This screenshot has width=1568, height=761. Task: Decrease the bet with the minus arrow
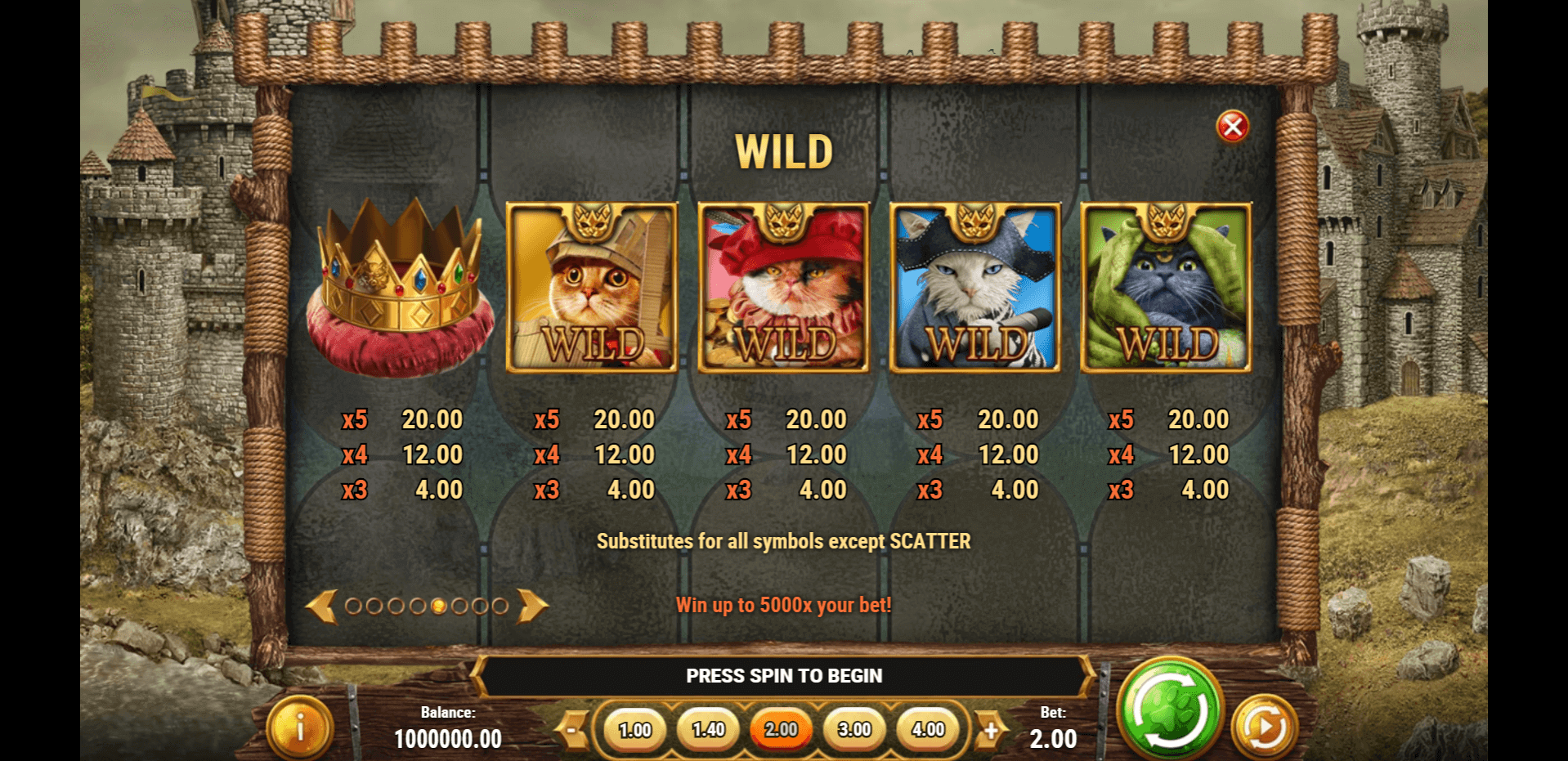point(573,729)
